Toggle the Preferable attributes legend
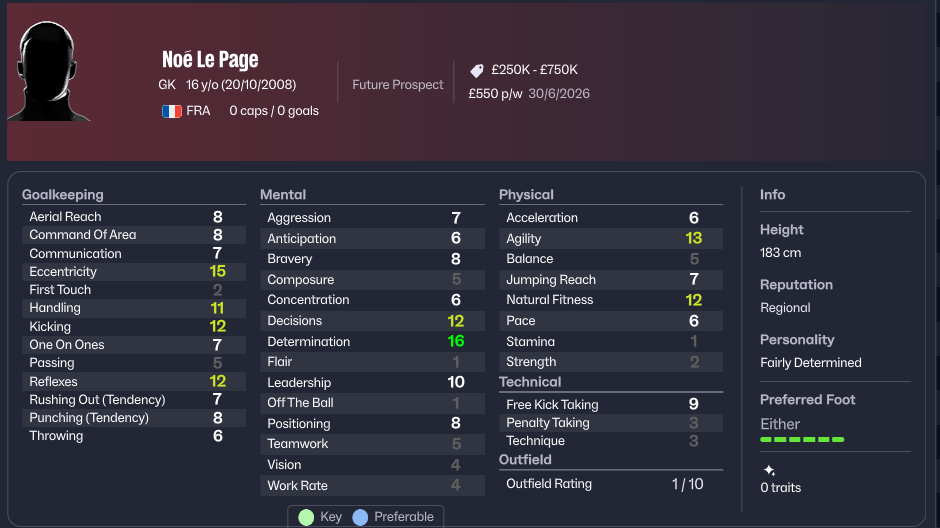Screen dimensions: 940x528 pyautogui.click(x=393, y=517)
